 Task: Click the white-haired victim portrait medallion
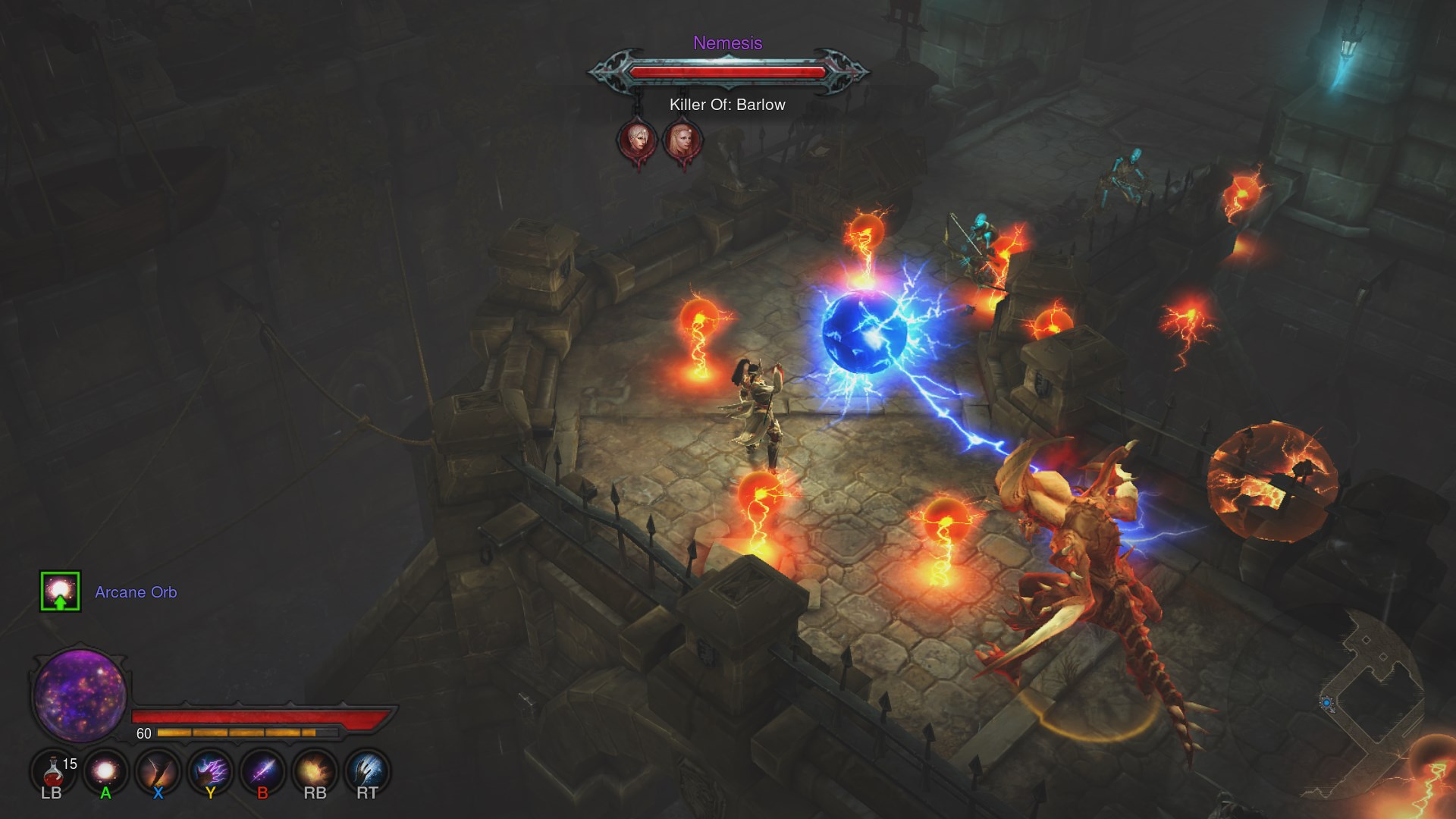(637, 140)
